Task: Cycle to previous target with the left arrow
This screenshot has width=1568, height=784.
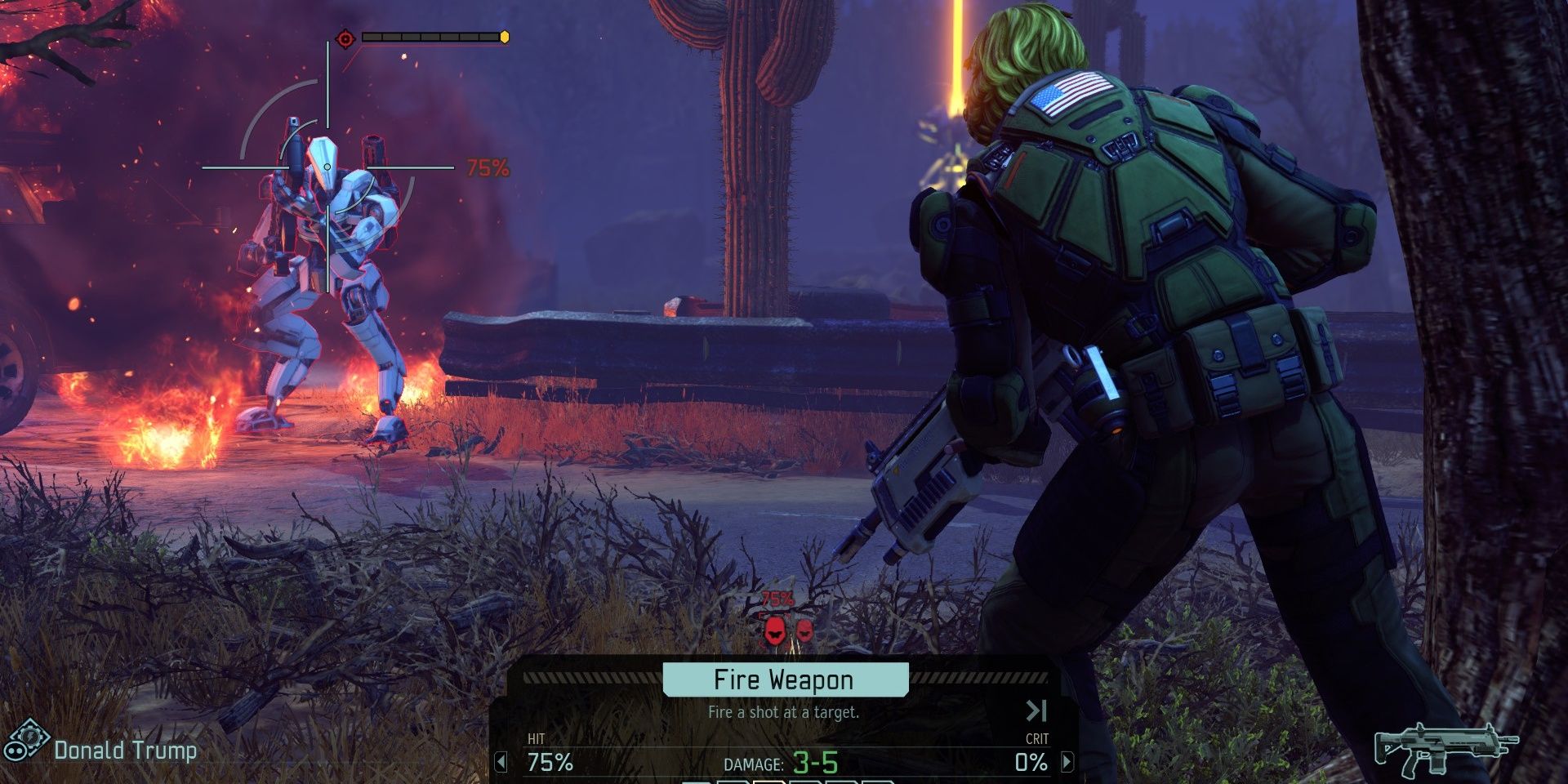Action: (501, 762)
